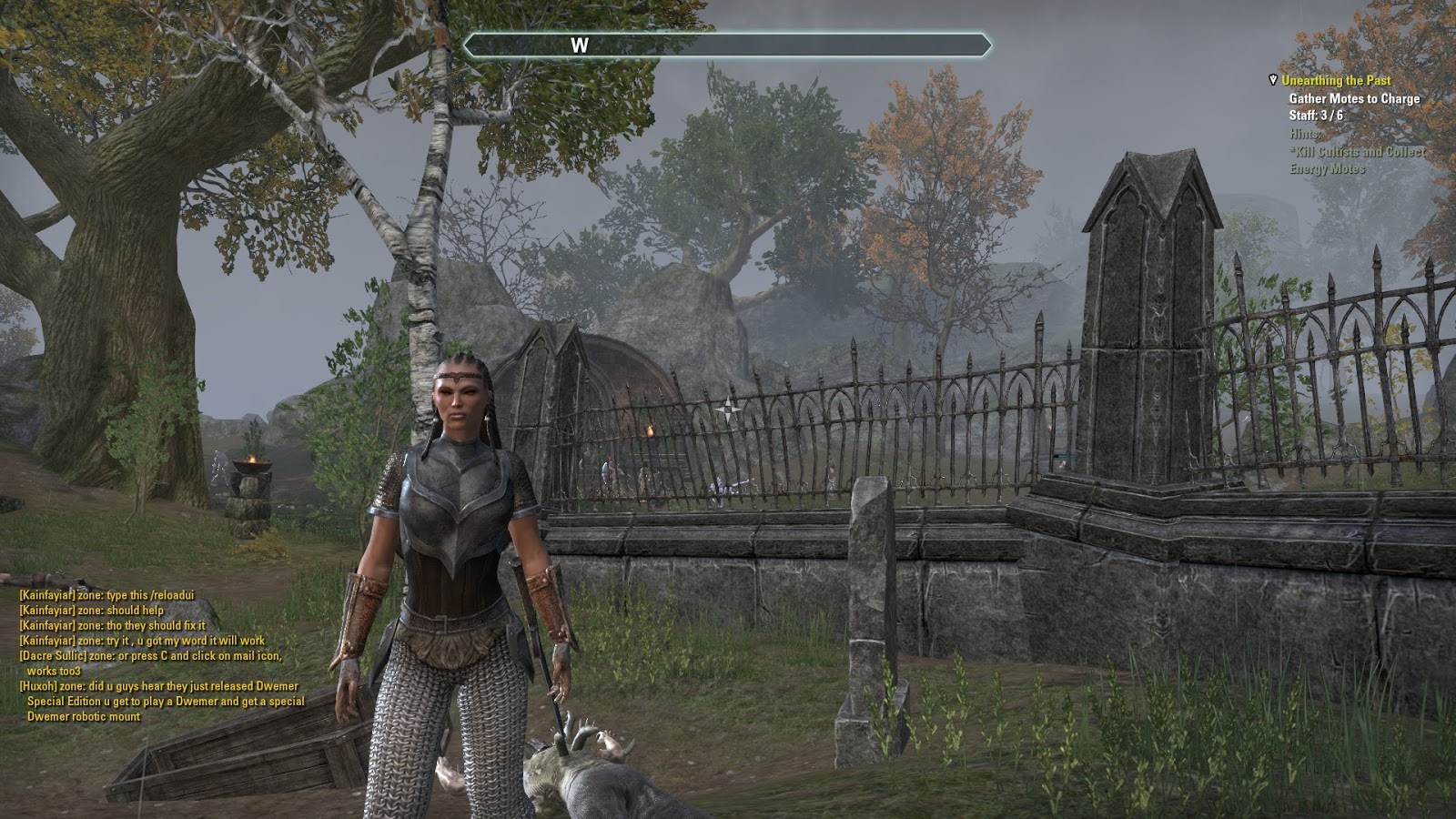Image resolution: width=1456 pixels, height=819 pixels.
Task: Select Huxoh's player name in chat
Action: point(38,686)
